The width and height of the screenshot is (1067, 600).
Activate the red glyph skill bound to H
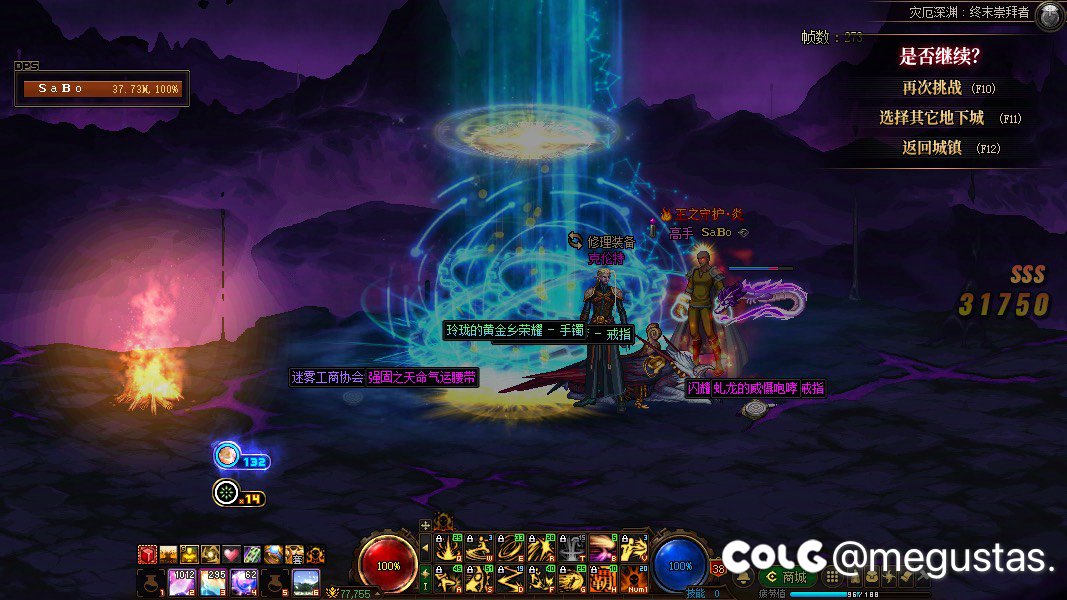602,579
